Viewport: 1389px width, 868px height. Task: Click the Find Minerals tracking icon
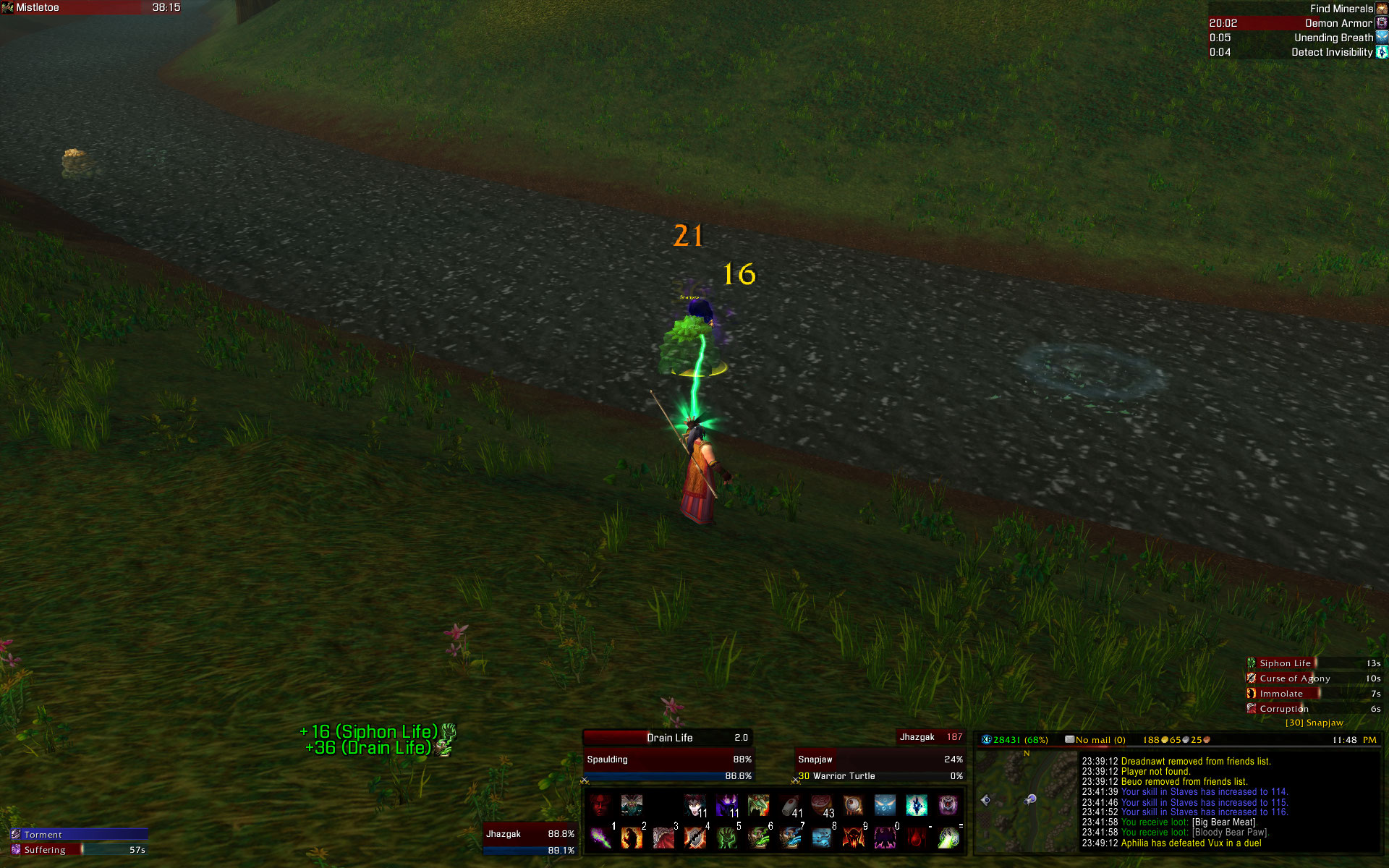[1381, 9]
